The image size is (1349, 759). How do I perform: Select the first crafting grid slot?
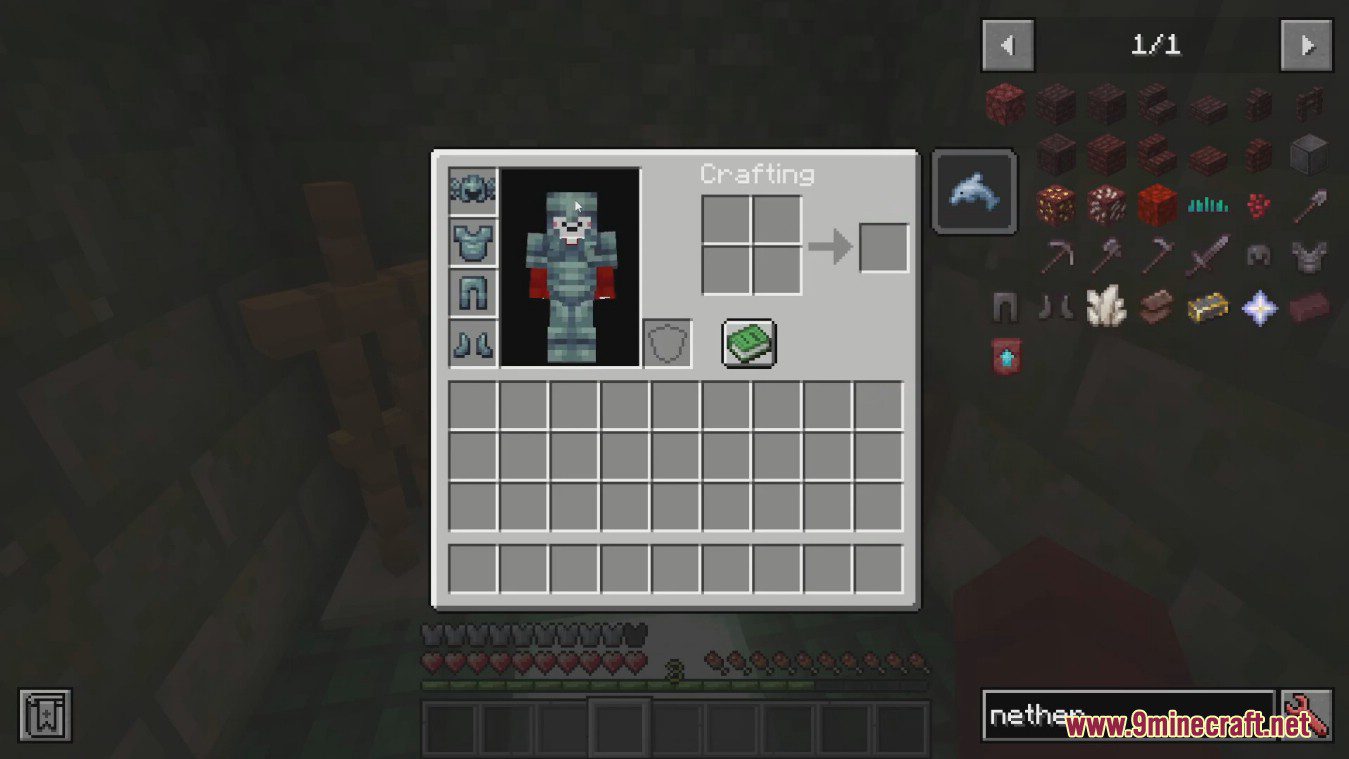point(726,219)
